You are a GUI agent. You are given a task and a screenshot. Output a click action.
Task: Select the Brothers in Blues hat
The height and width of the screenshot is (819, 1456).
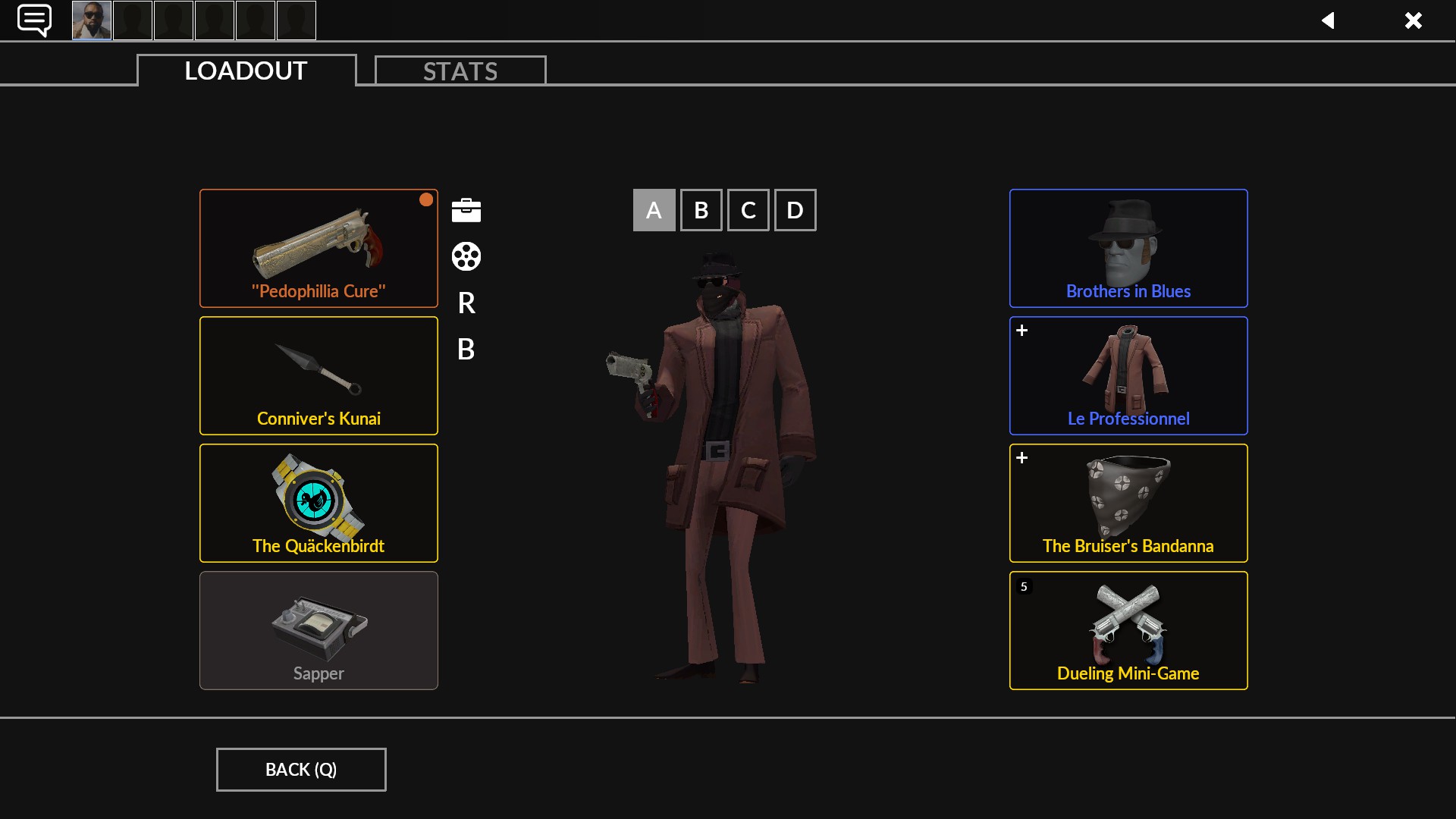(x=1128, y=248)
